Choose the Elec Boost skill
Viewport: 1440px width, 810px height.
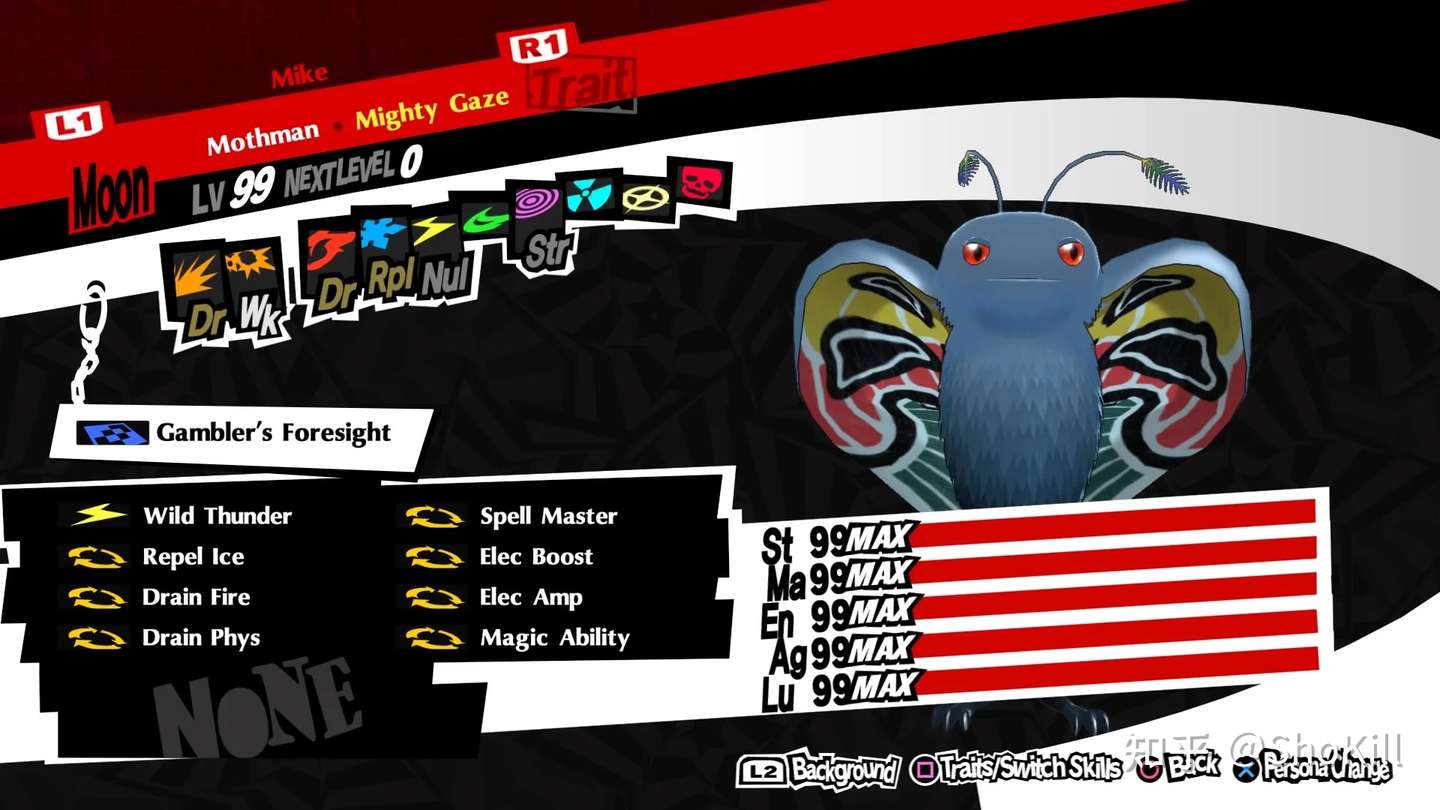536,557
